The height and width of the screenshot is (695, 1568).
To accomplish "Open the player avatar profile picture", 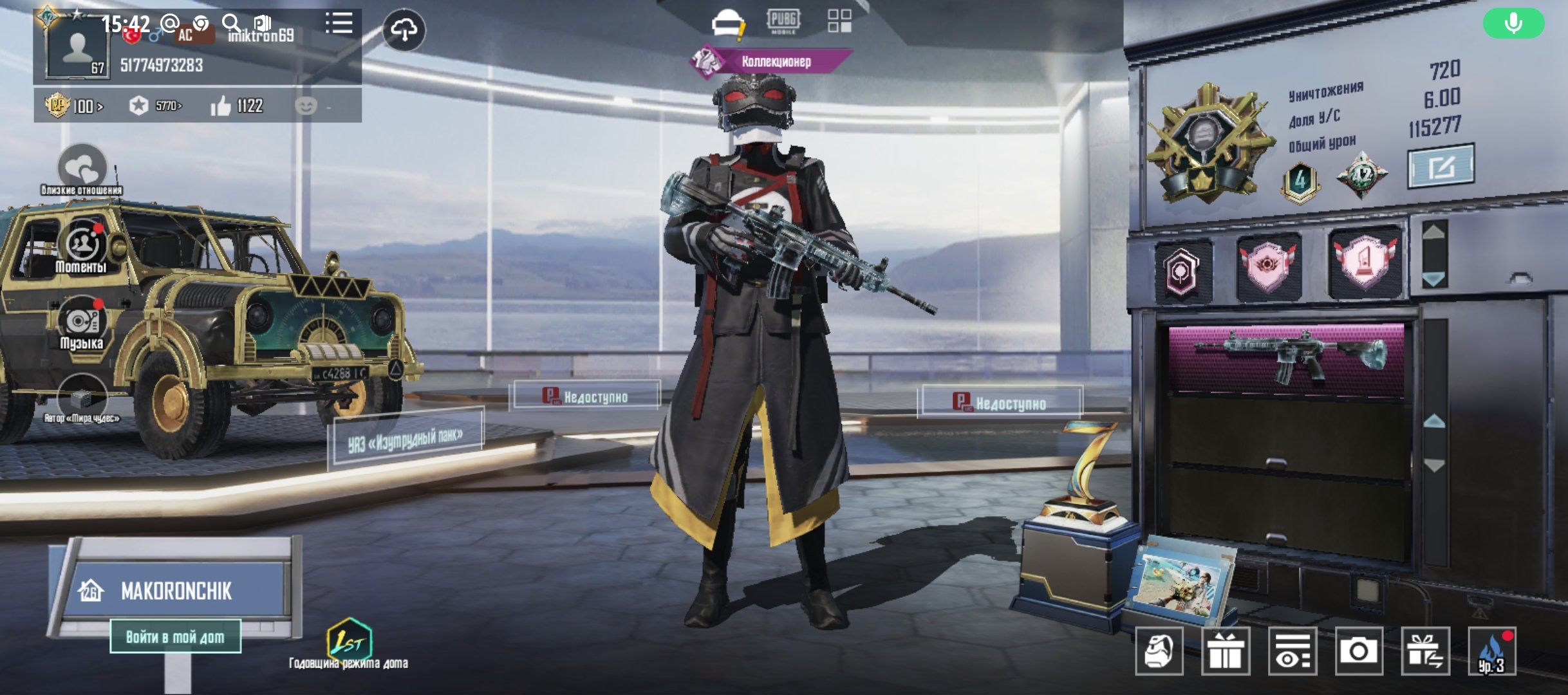I will point(77,49).
